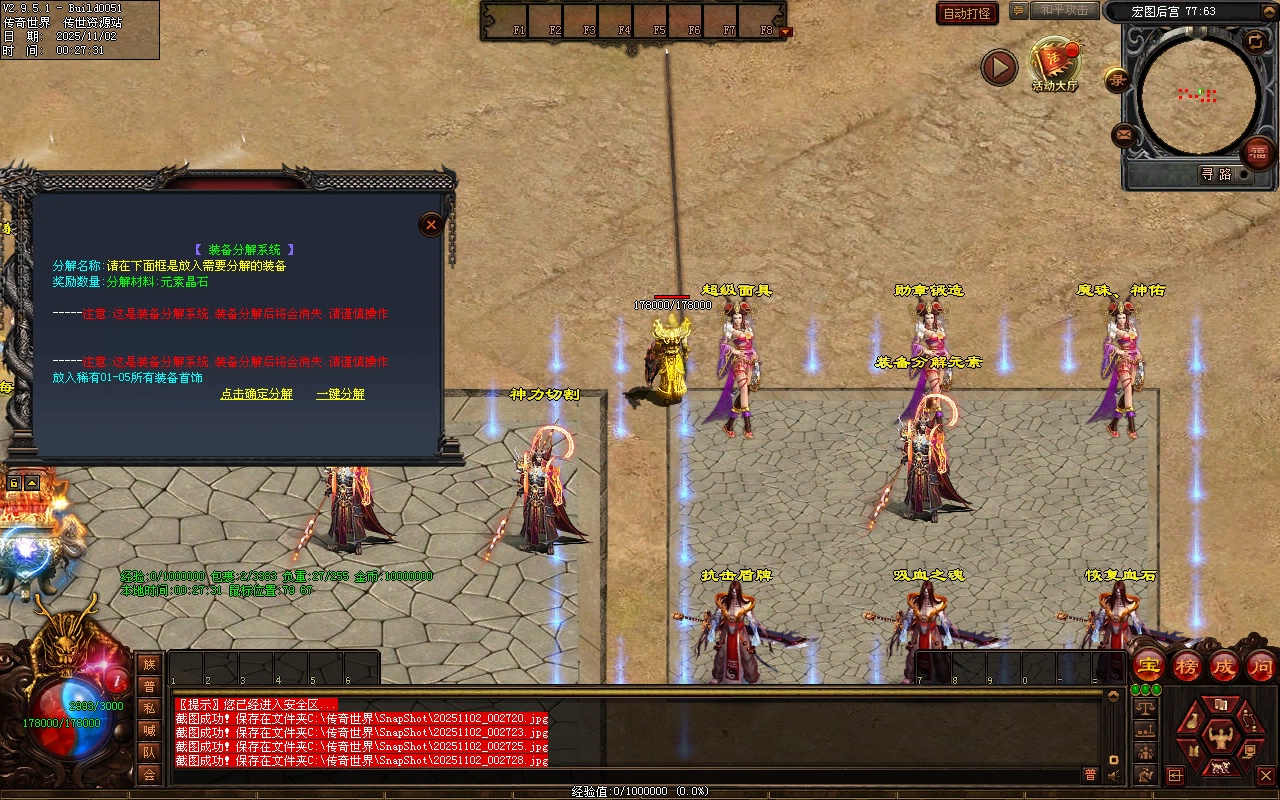The height and width of the screenshot is (800, 1280).
Task: Open the 成 achievements button
Action: [x=1224, y=665]
